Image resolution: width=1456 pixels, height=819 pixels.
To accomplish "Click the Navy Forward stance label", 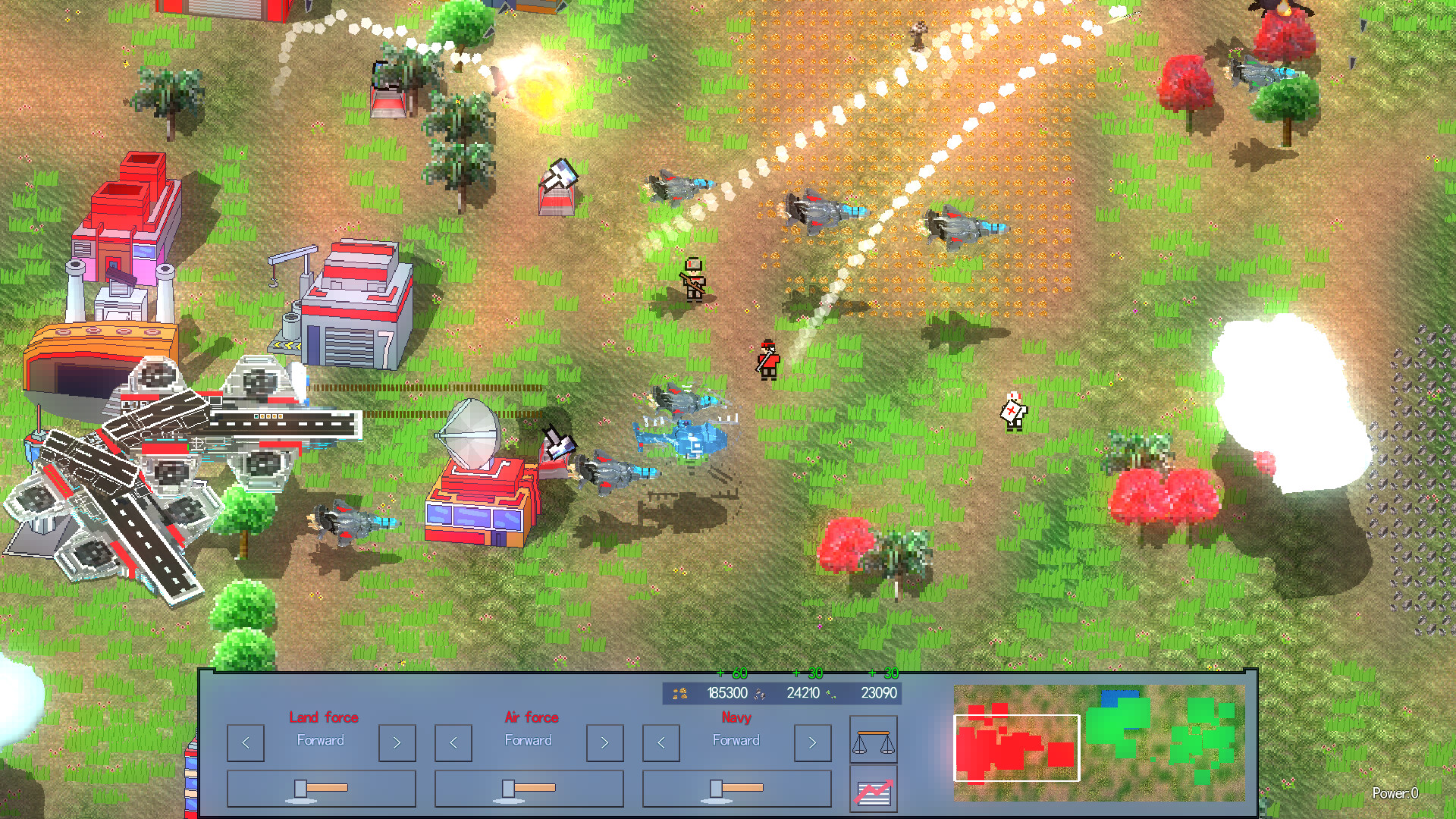I will [x=736, y=741].
